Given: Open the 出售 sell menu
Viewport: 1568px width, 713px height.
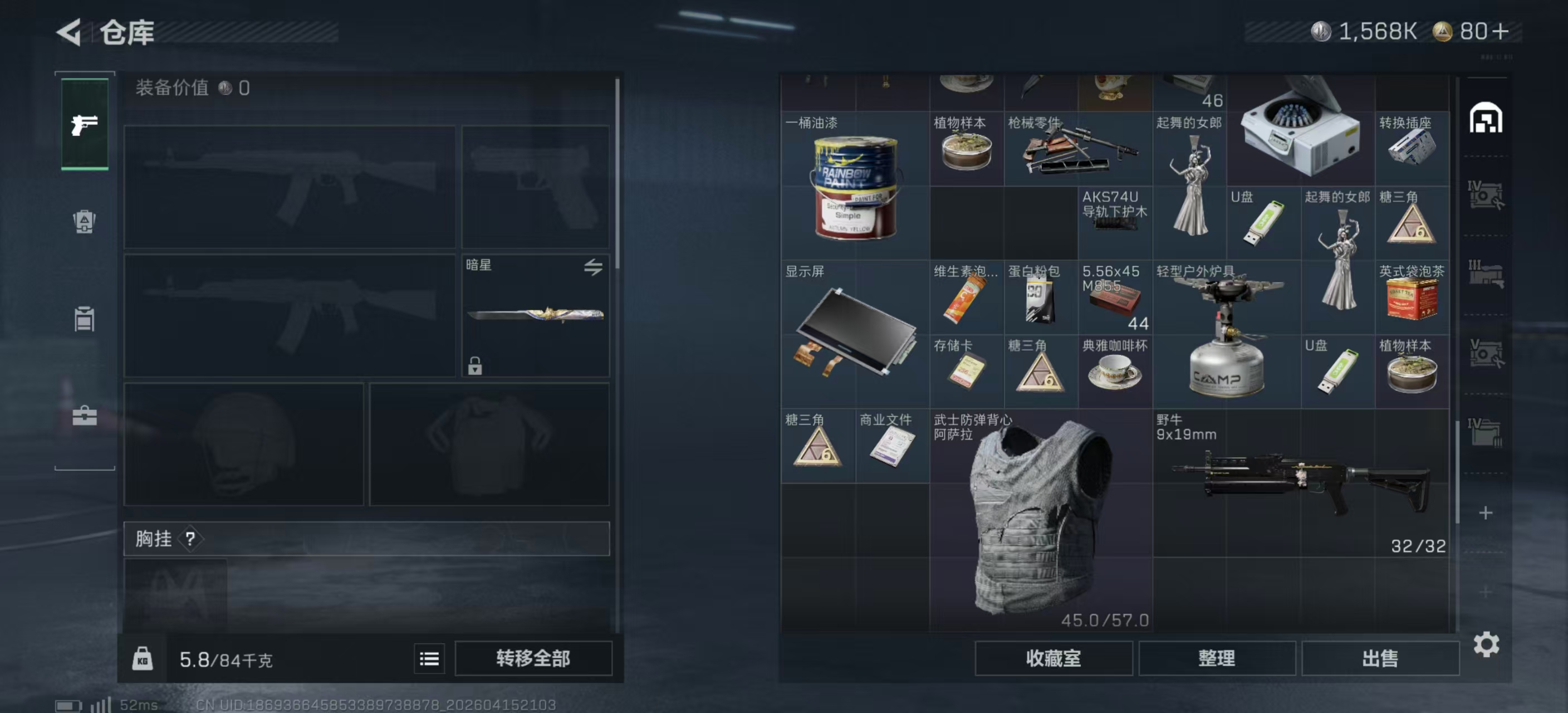Looking at the screenshot, I should (1379, 658).
